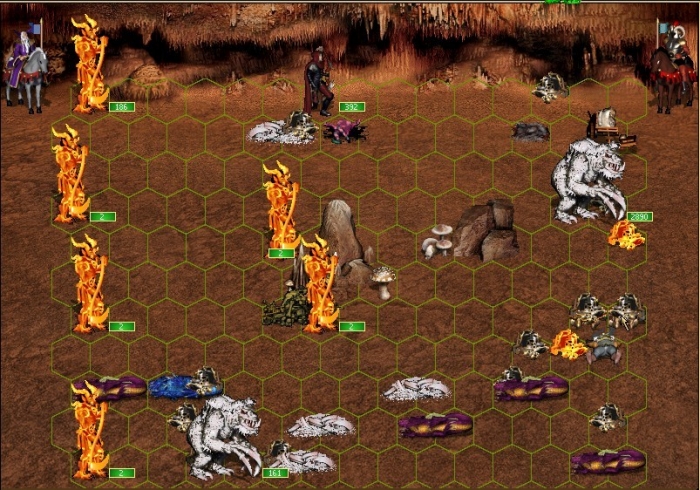Open the red-armored enemy hero on horseback
The width and height of the screenshot is (700, 490).
tap(670, 68)
